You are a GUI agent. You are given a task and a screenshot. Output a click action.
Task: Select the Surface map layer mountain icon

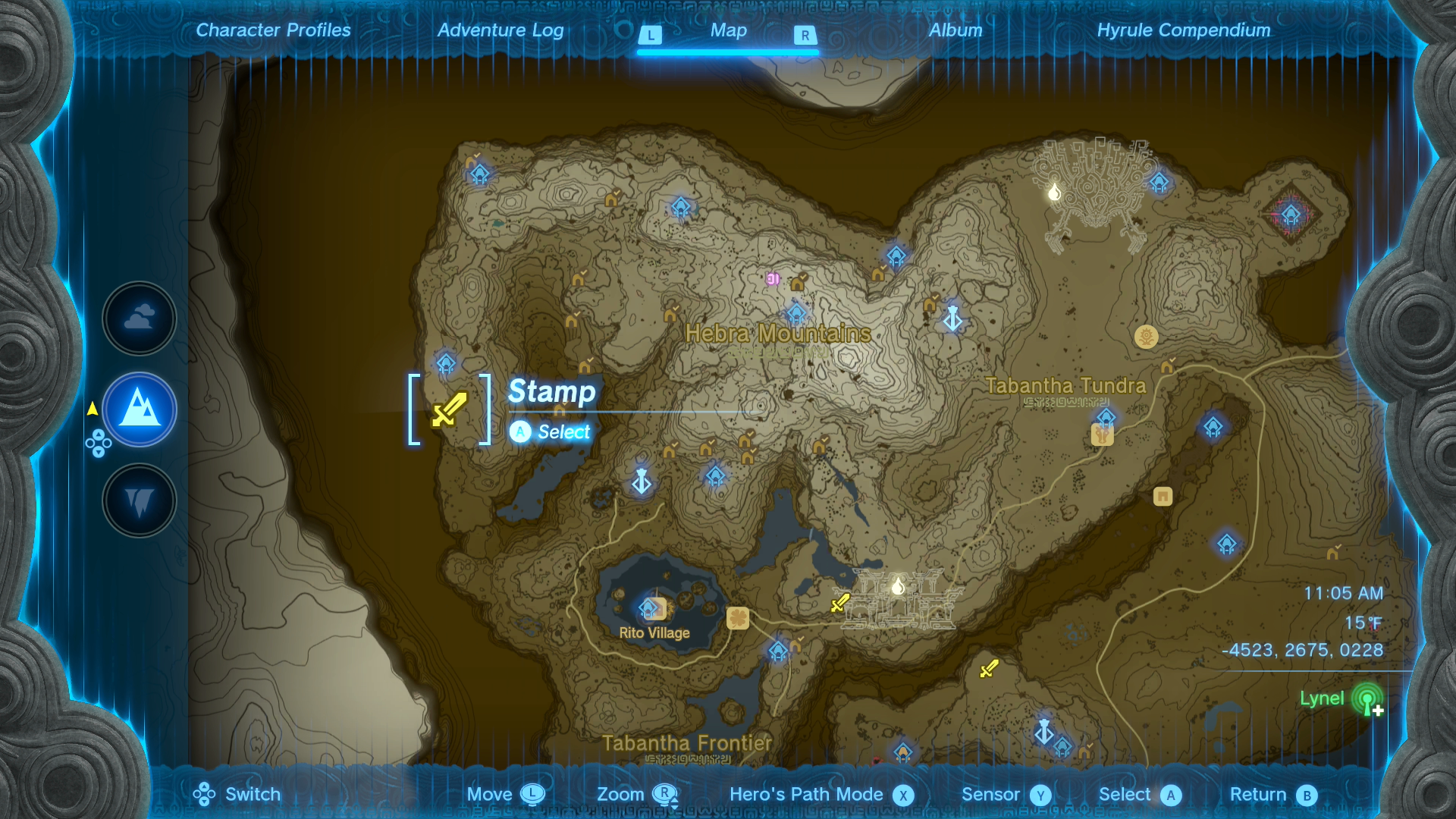click(139, 409)
